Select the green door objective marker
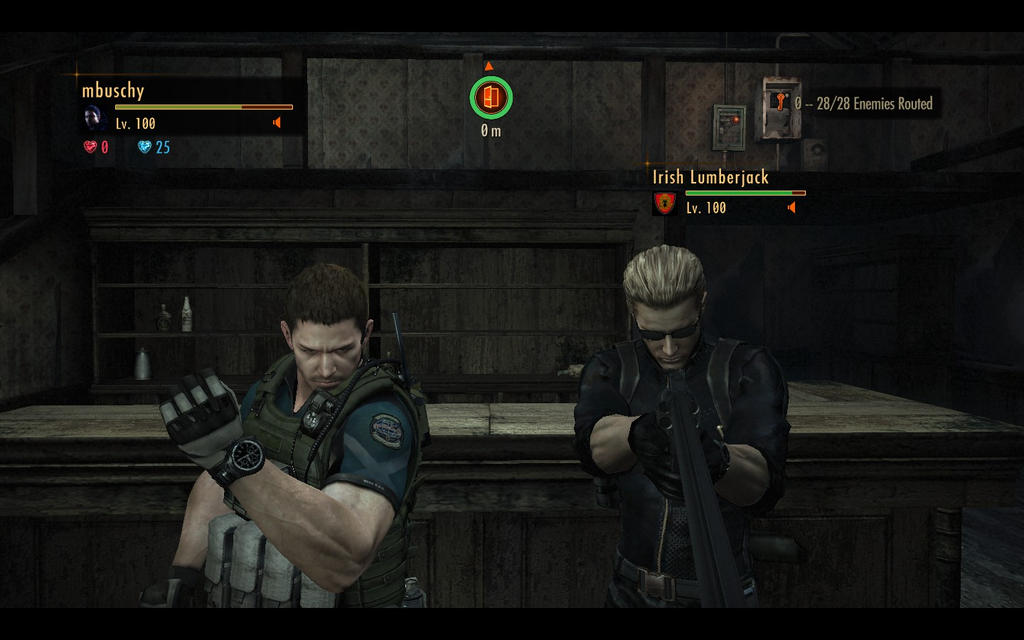 490,97
